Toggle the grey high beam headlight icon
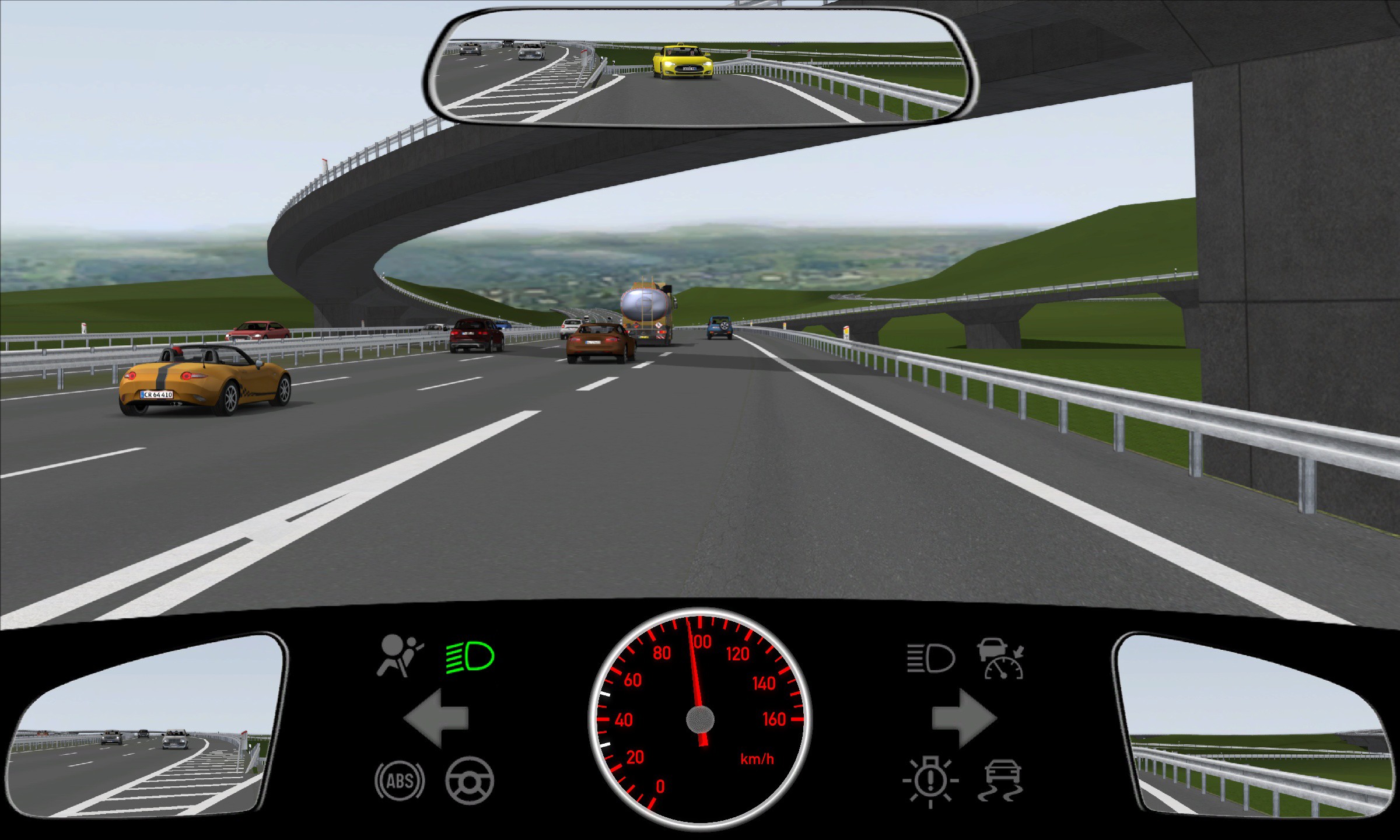The width and height of the screenshot is (1400, 840). click(931, 659)
